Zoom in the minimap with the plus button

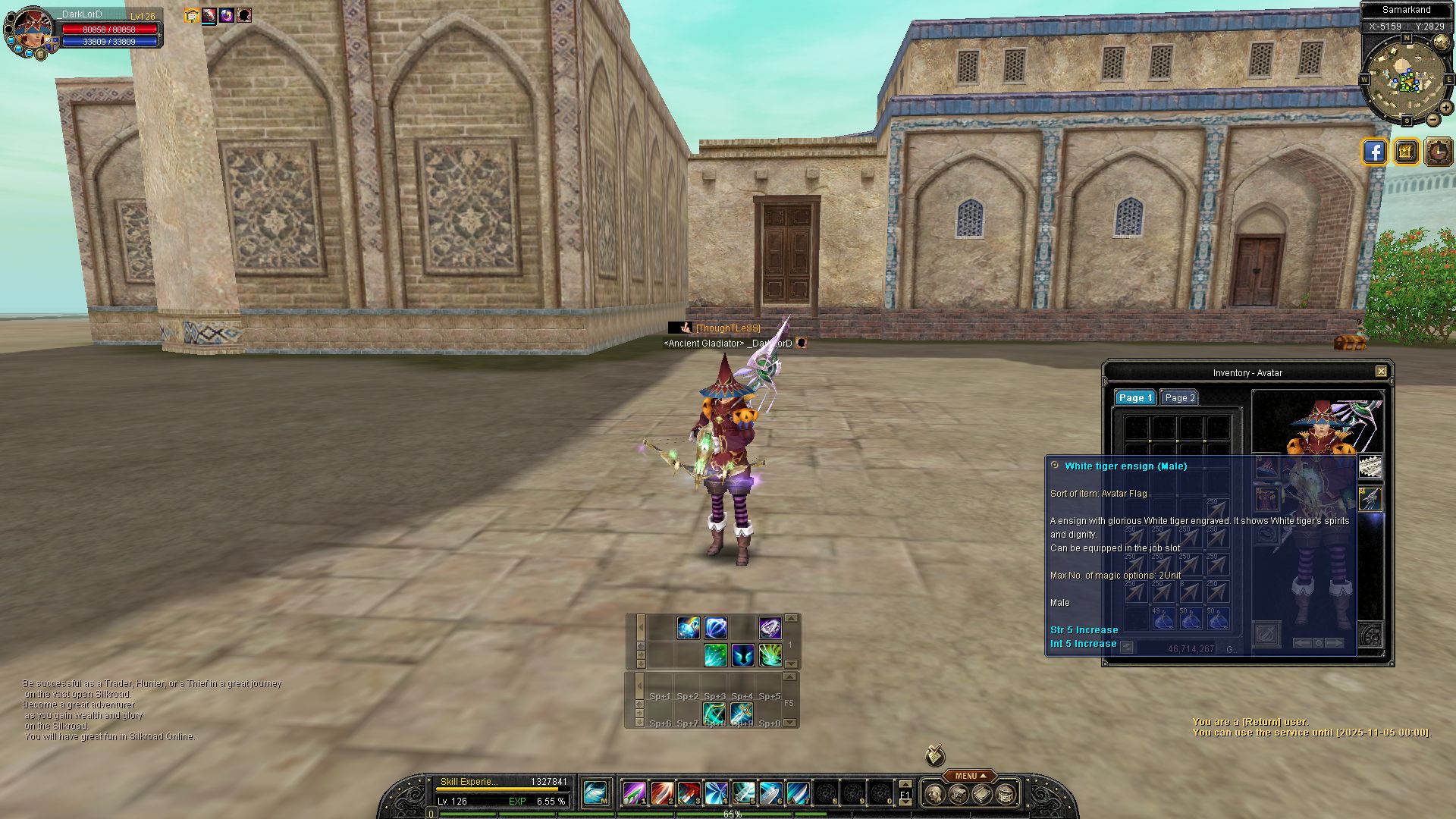click(x=1446, y=108)
